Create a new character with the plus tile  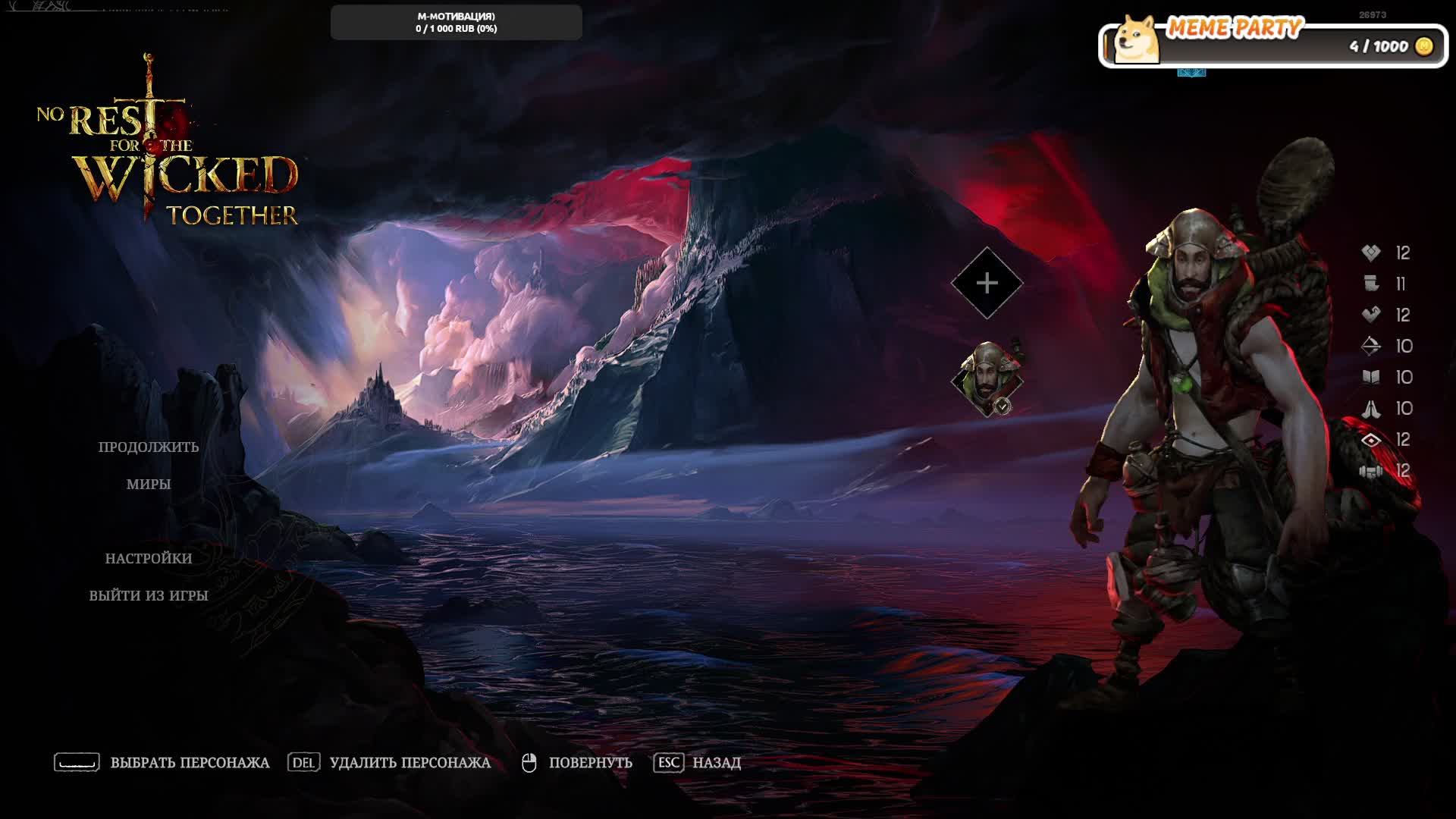point(987,283)
